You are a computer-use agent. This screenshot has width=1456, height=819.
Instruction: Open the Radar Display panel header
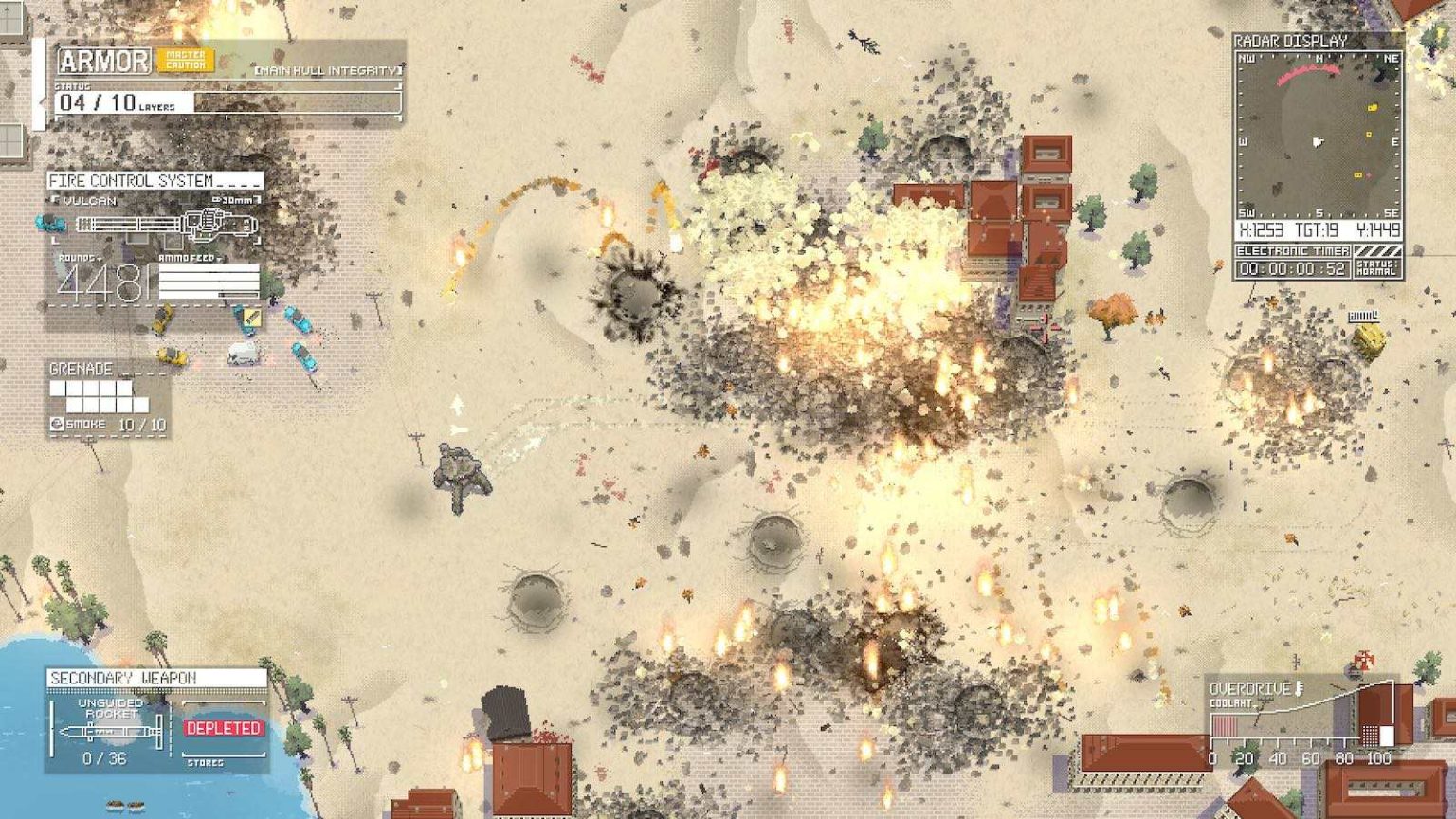click(x=1289, y=42)
